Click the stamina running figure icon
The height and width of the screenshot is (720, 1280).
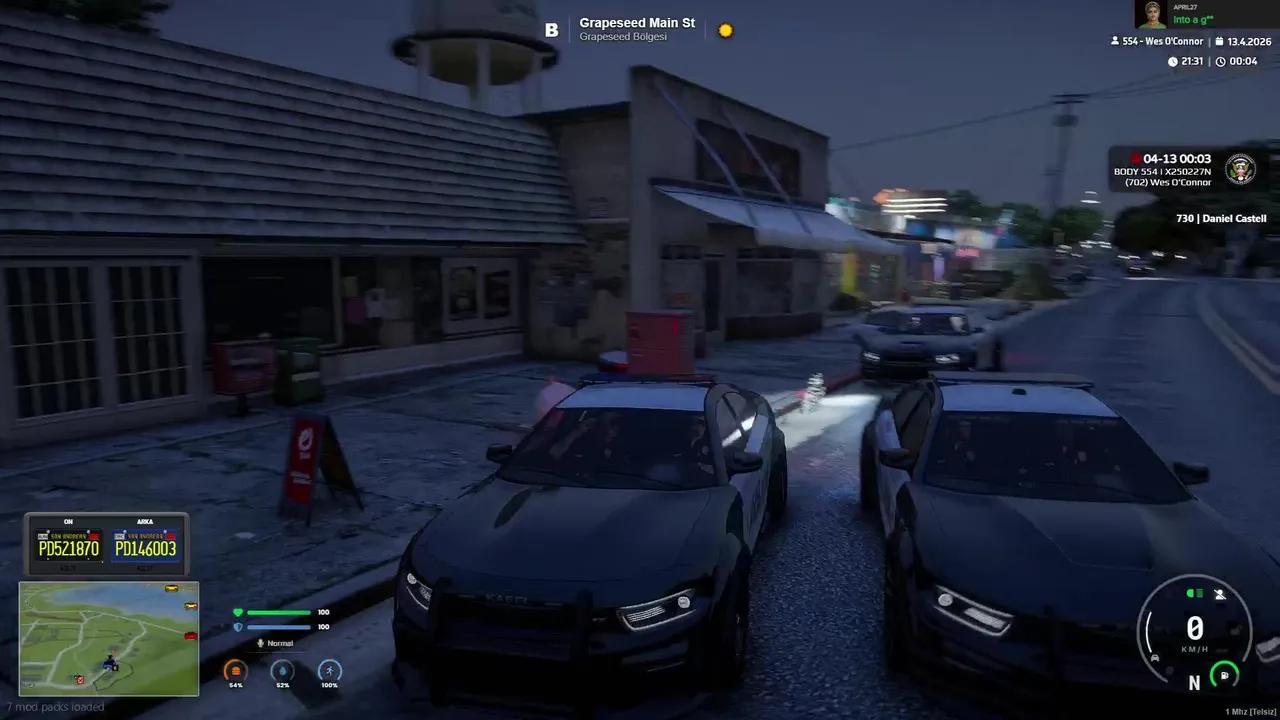click(x=329, y=671)
